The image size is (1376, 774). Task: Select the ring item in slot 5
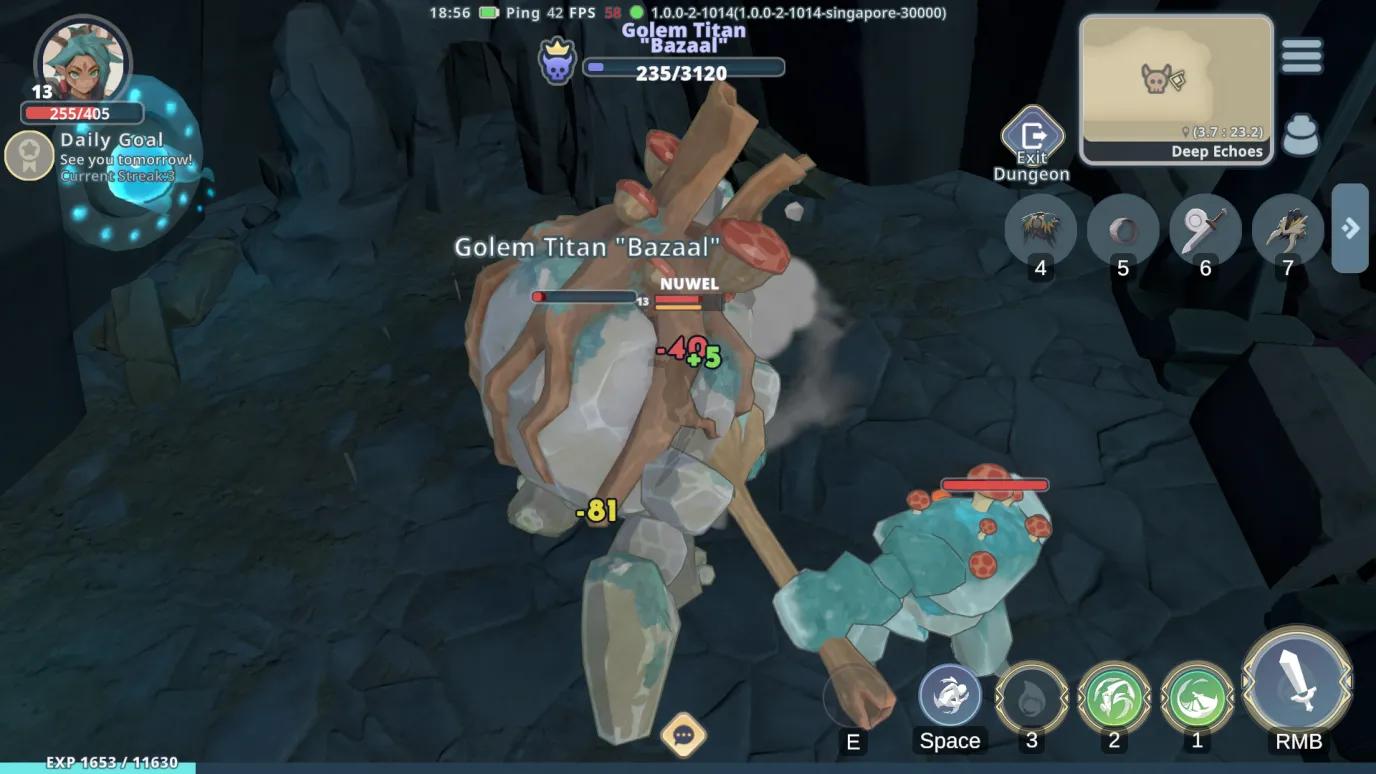click(1123, 230)
